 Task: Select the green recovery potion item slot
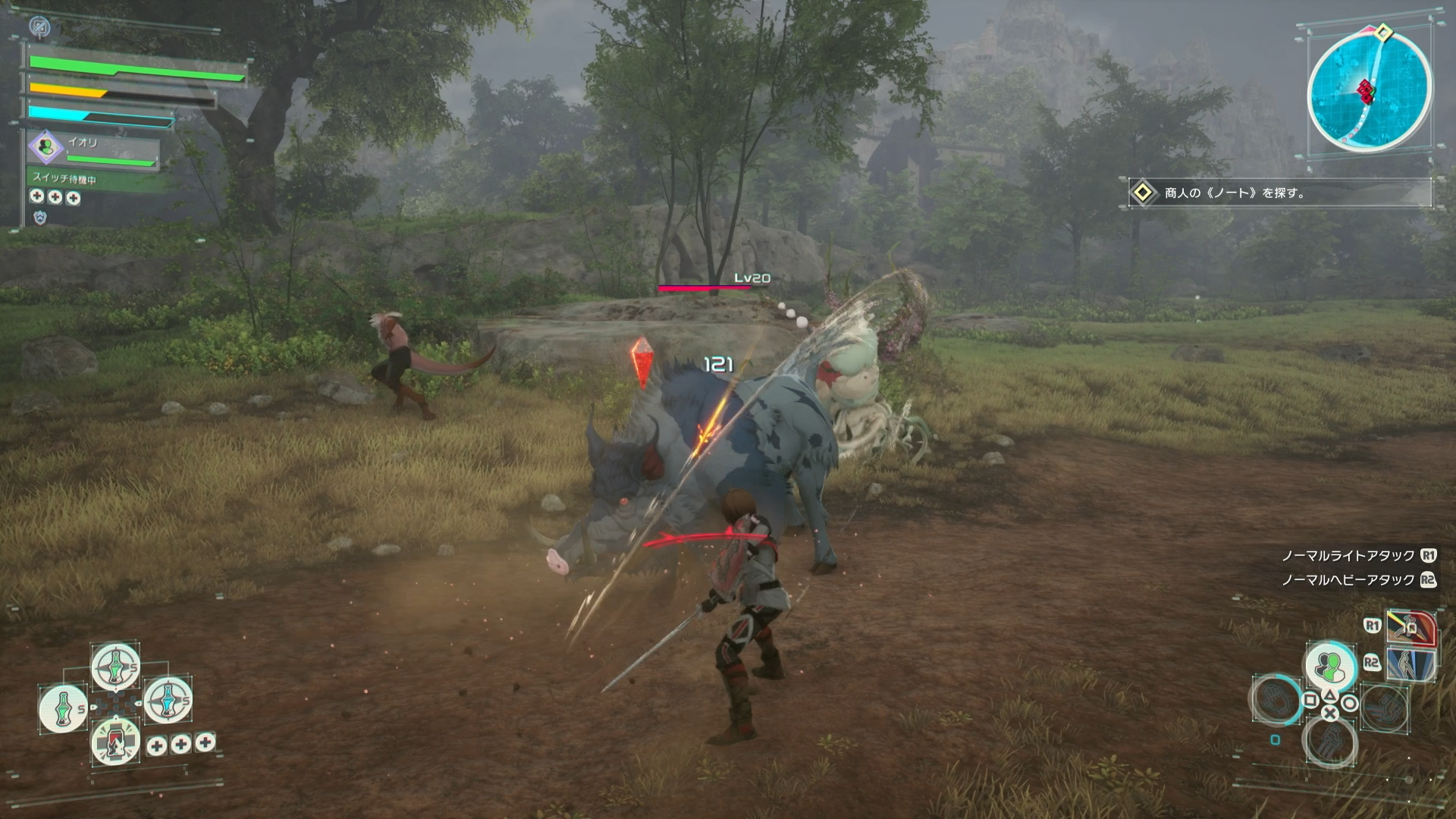[116, 667]
